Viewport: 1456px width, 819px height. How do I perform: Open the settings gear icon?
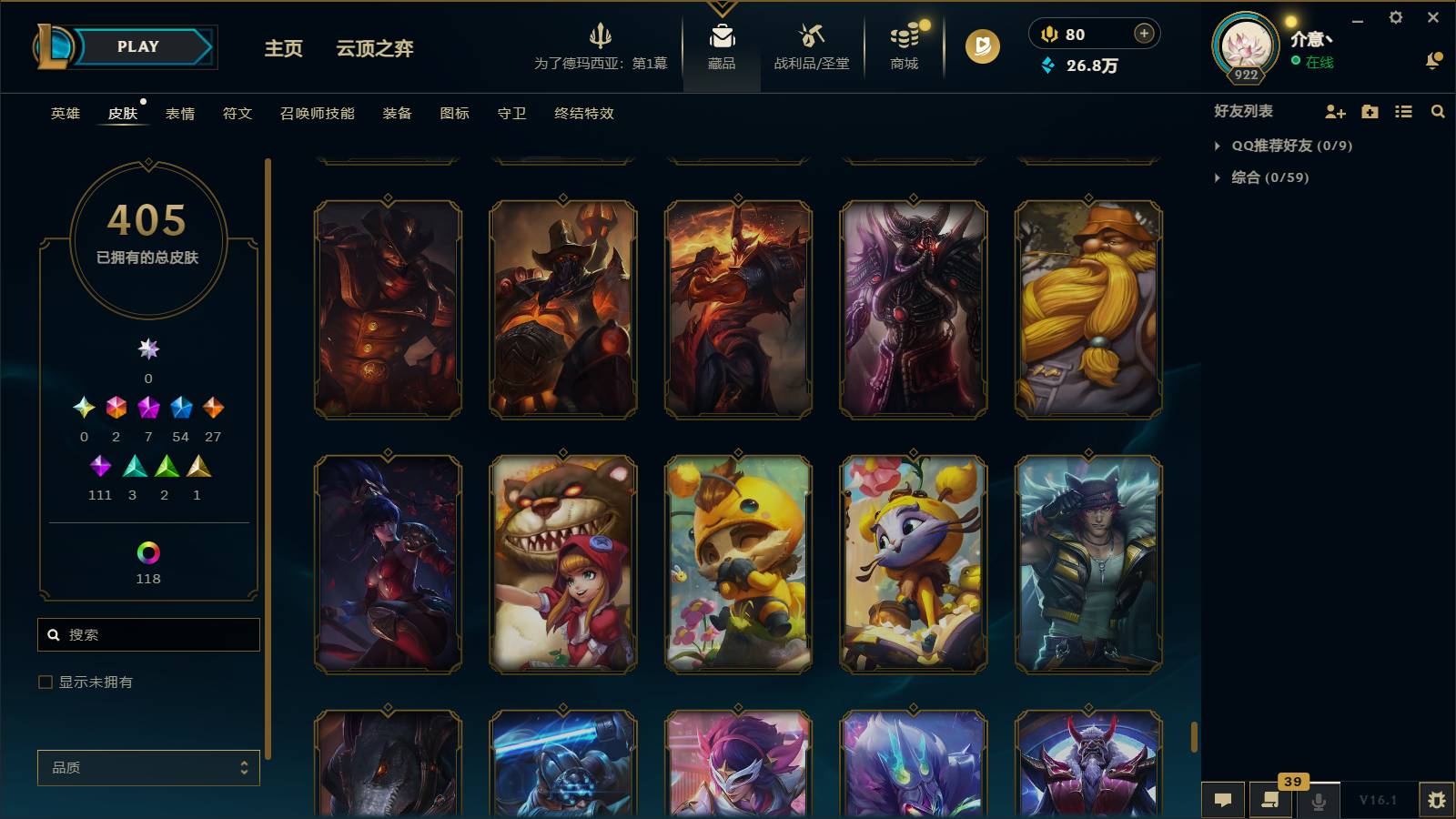(x=1395, y=16)
